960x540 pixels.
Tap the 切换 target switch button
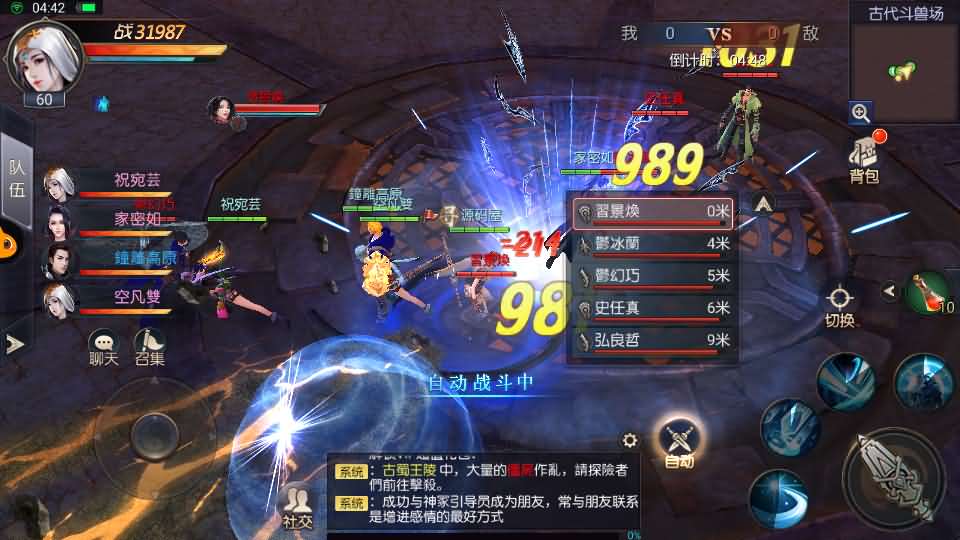[x=840, y=305]
